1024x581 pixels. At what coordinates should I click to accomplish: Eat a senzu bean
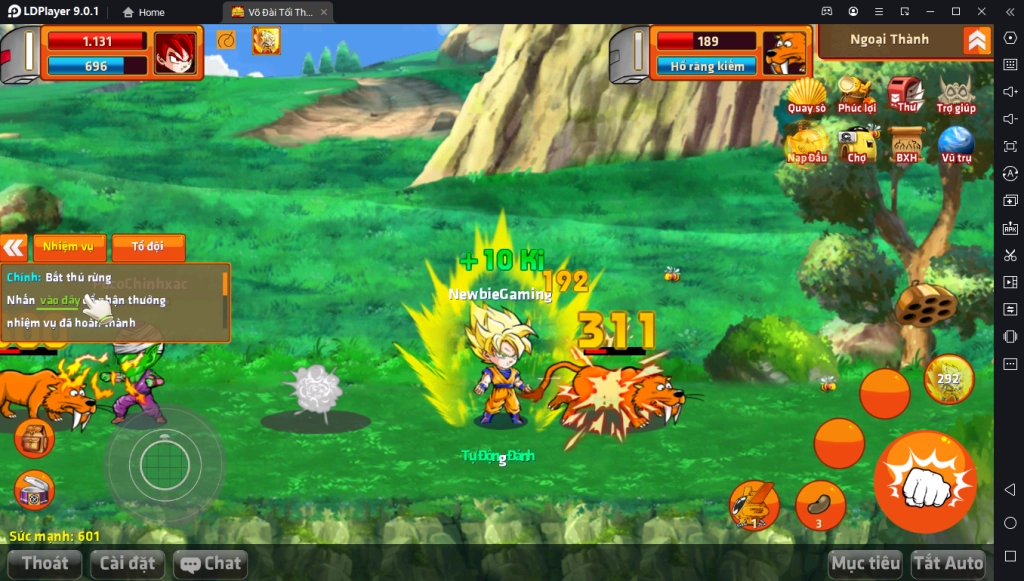click(820, 504)
